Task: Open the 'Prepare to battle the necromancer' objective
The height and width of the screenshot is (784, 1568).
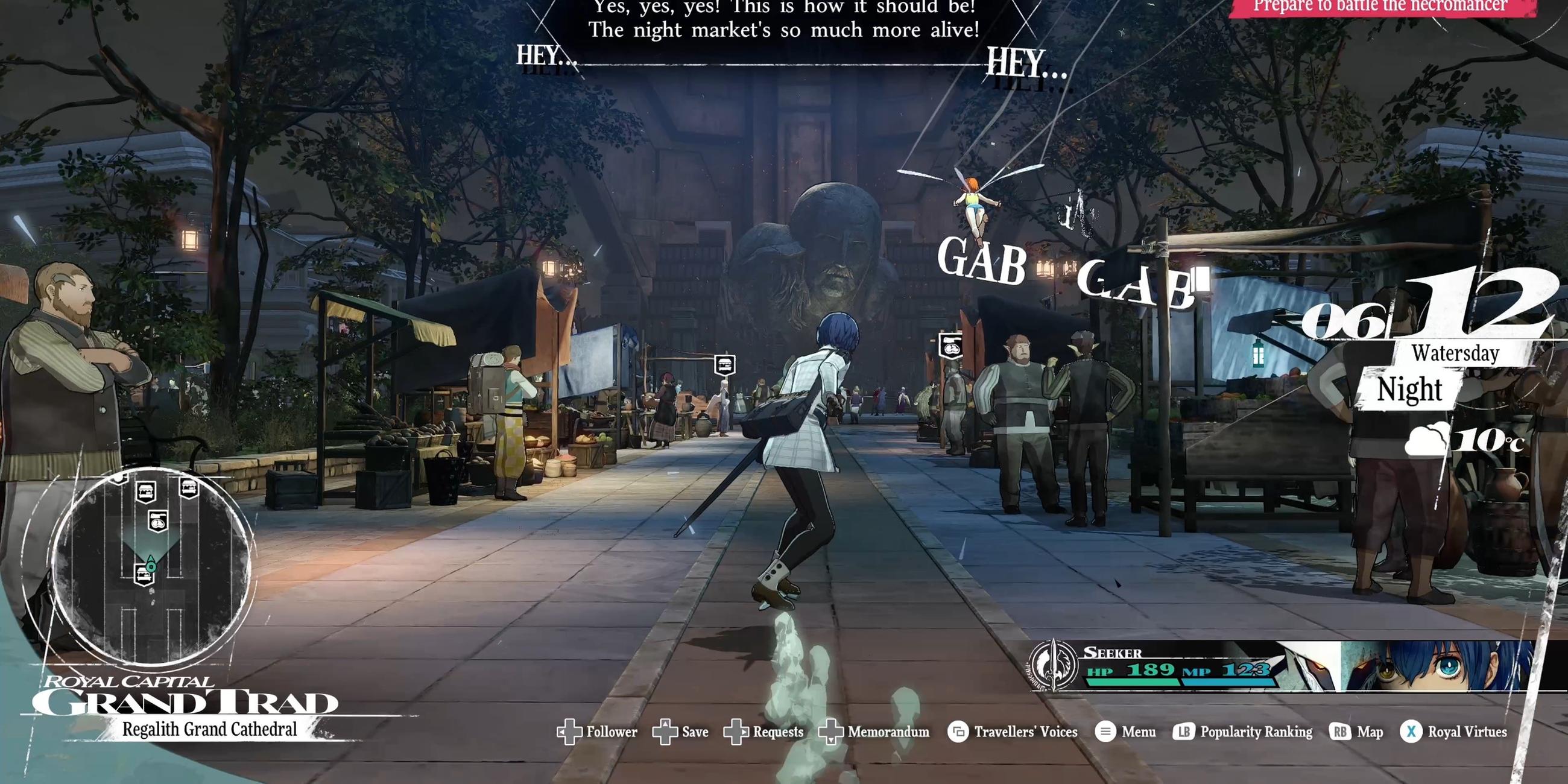Action: click(x=1380, y=7)
